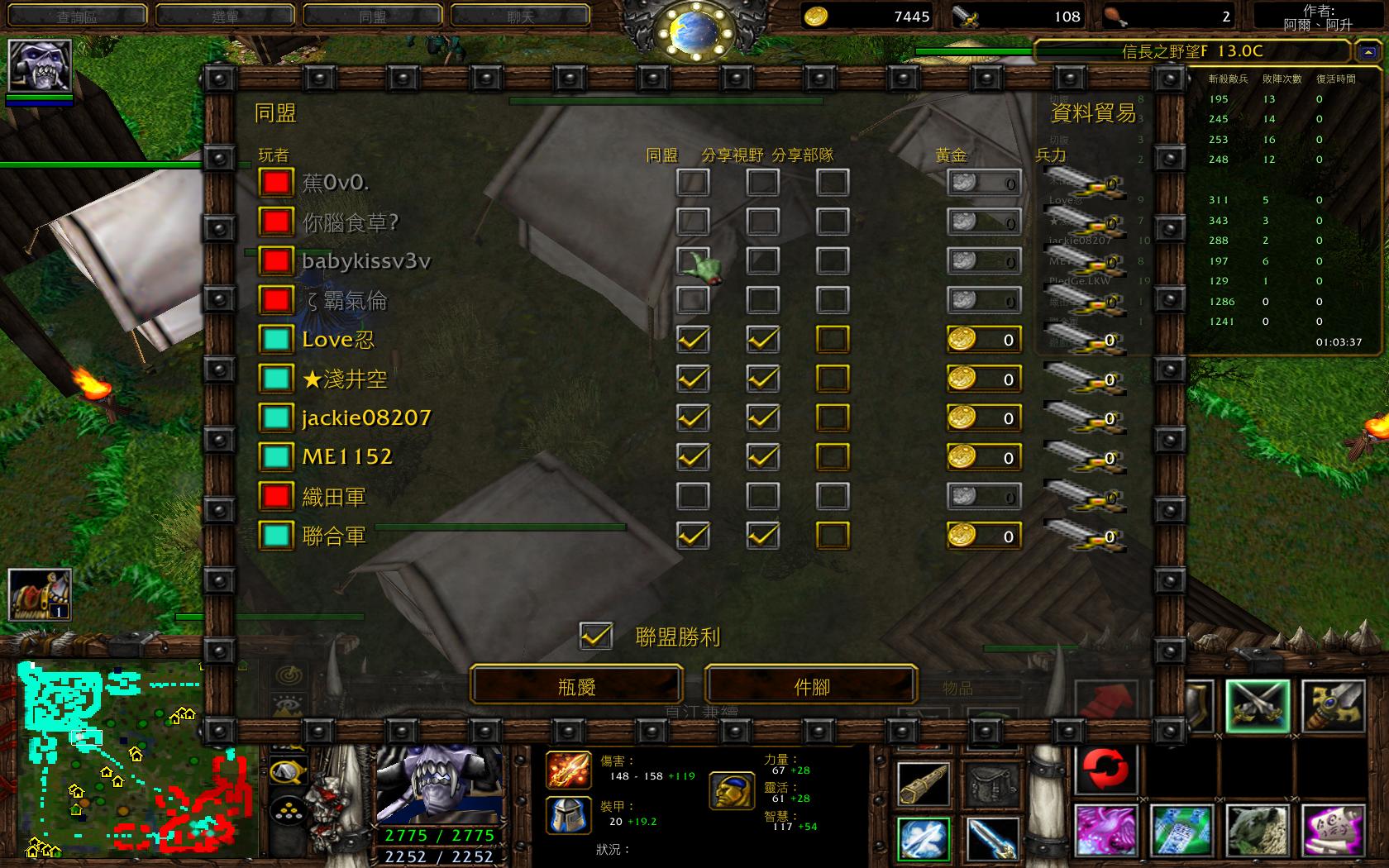Select the sword item in the inventory
Screen dimensions: 1389x868
coord(991,840)
